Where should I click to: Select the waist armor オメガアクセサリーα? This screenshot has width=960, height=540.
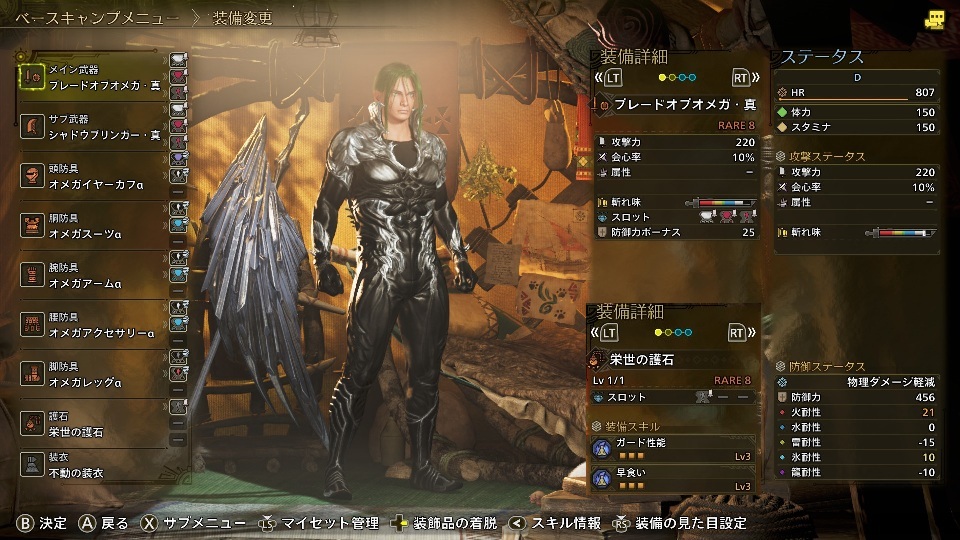[93, 324]
